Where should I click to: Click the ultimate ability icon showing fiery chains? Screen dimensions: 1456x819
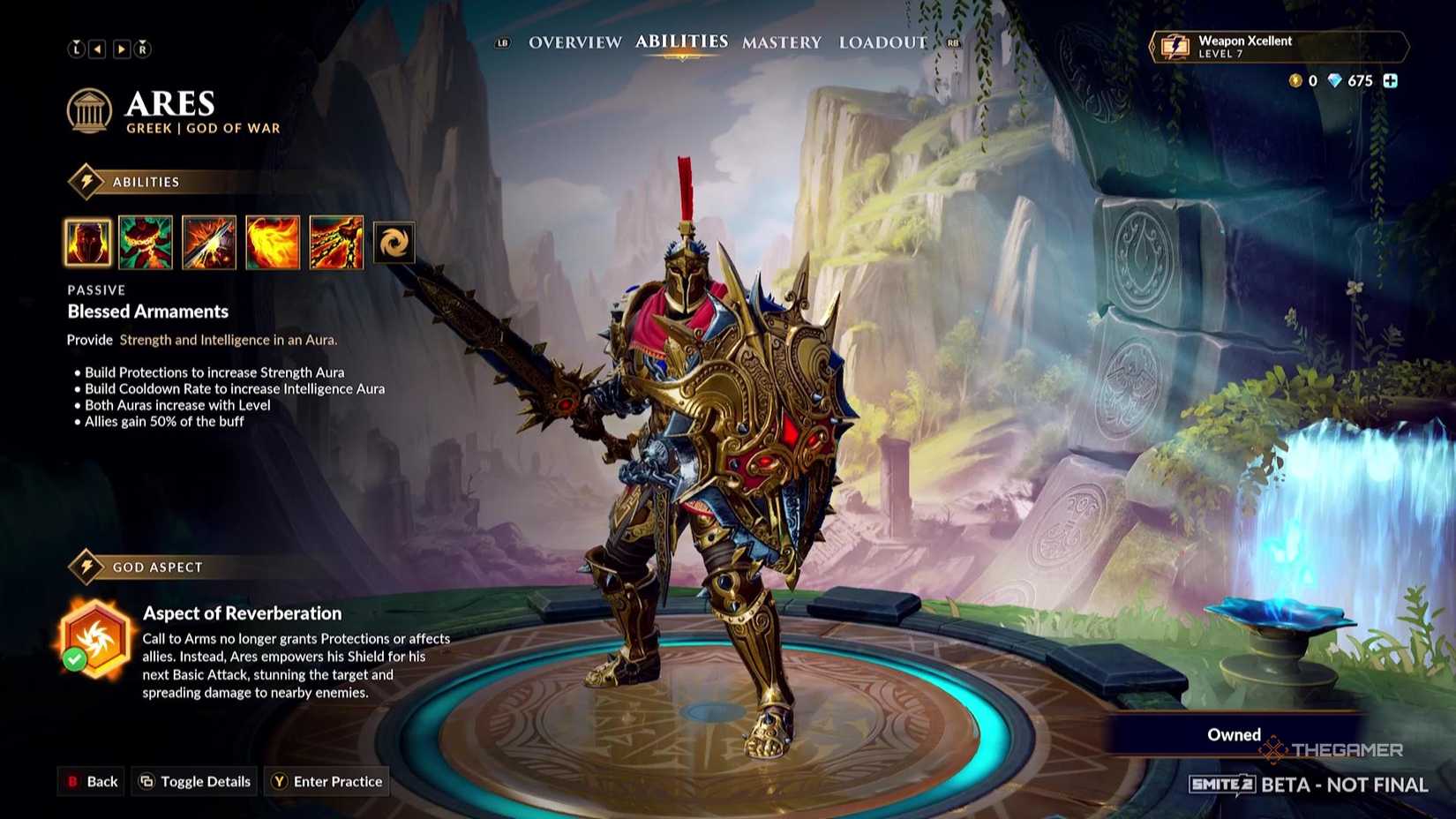tap(335, 243)
